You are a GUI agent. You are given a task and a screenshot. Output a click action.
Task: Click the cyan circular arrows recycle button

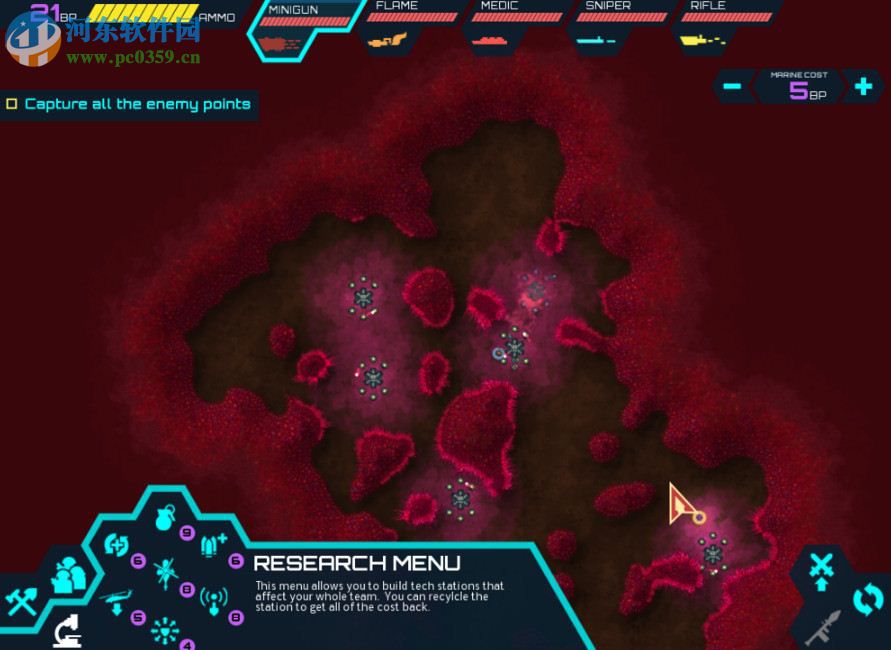coord(867,600)
